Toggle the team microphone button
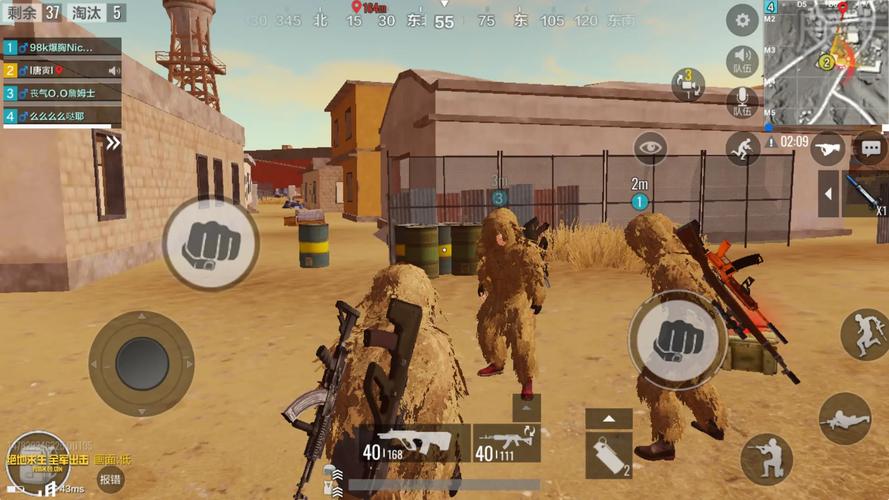The width and height of the screenshot is (889, 500). coord(741,101)
